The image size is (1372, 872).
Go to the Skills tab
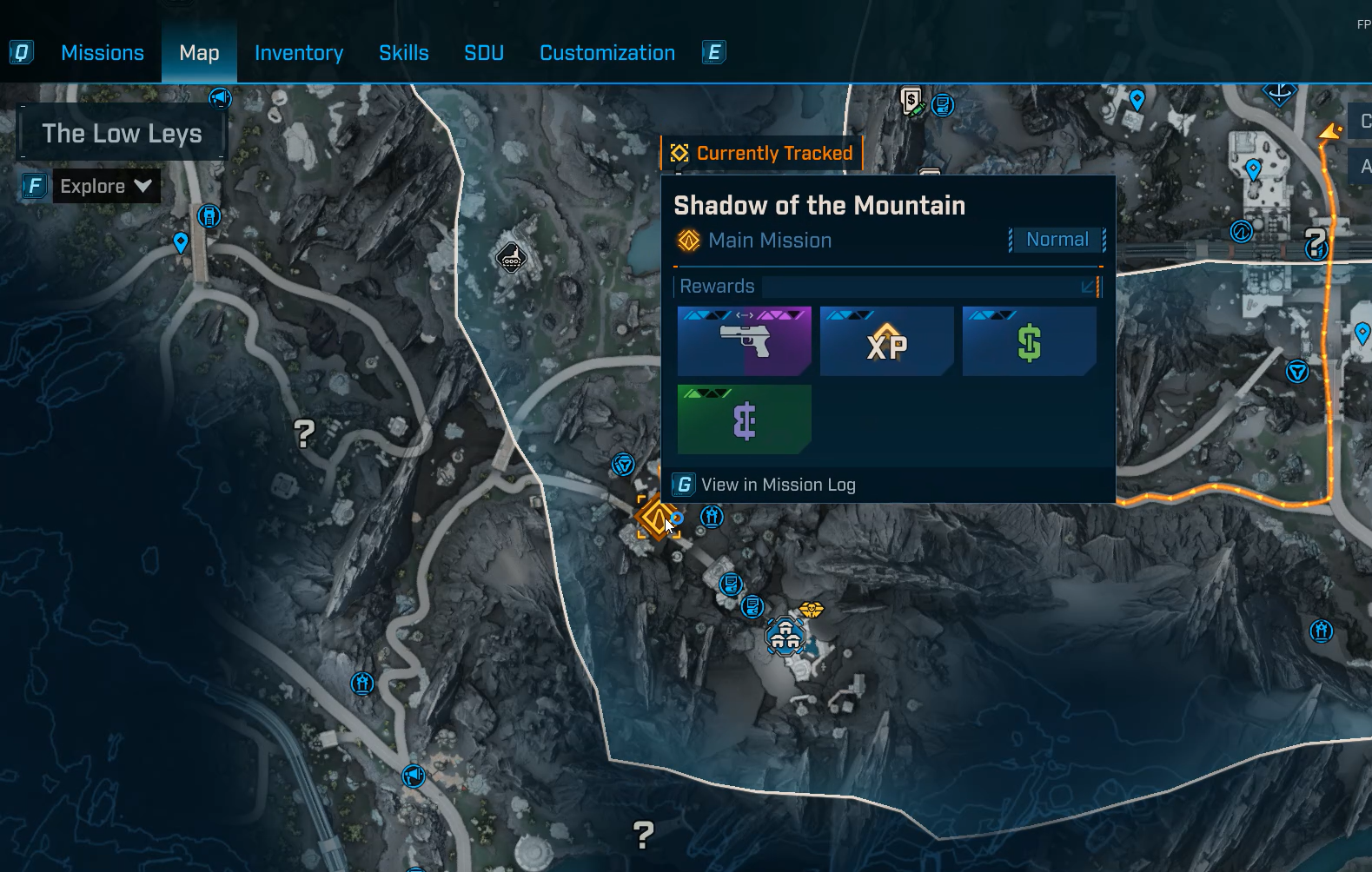coord(404,53)
